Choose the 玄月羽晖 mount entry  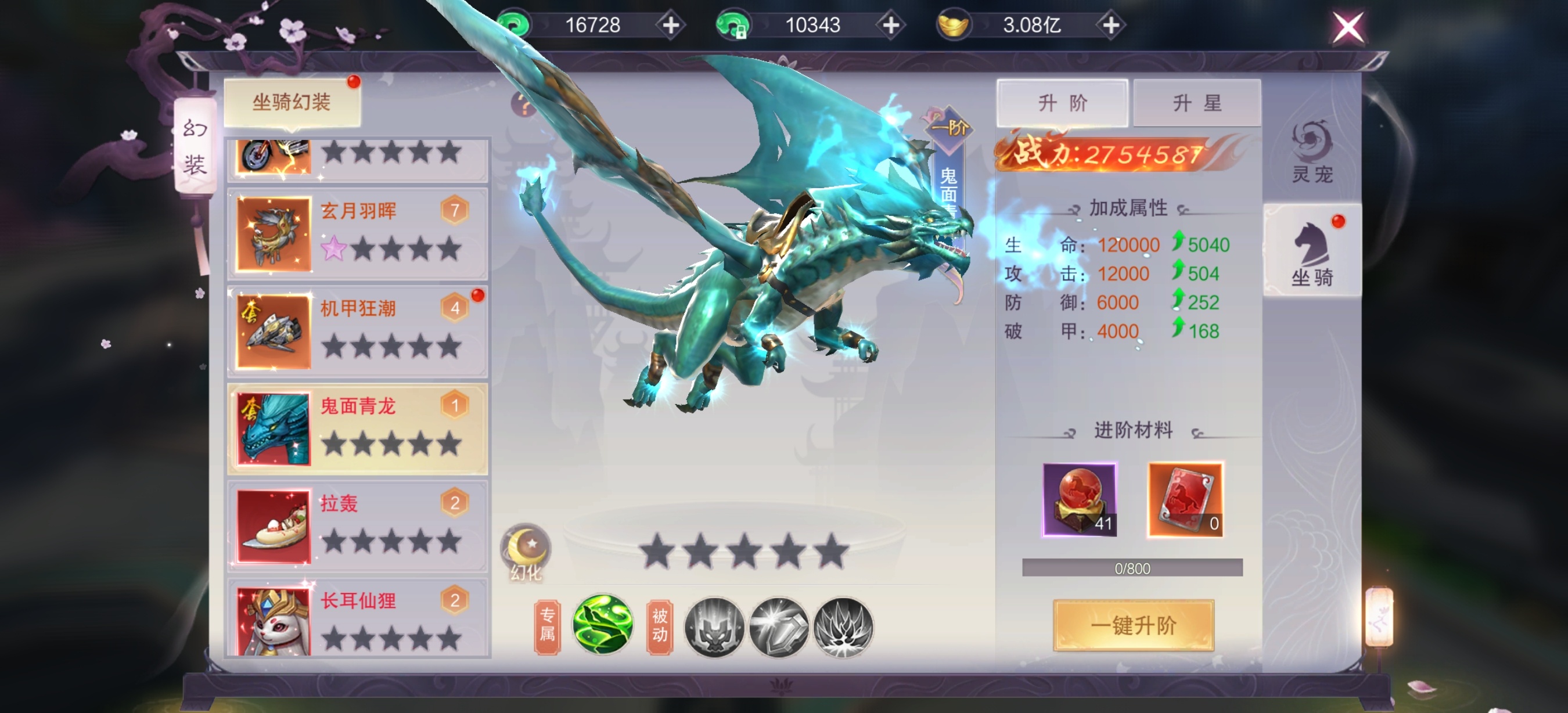[x=357, y=233]
